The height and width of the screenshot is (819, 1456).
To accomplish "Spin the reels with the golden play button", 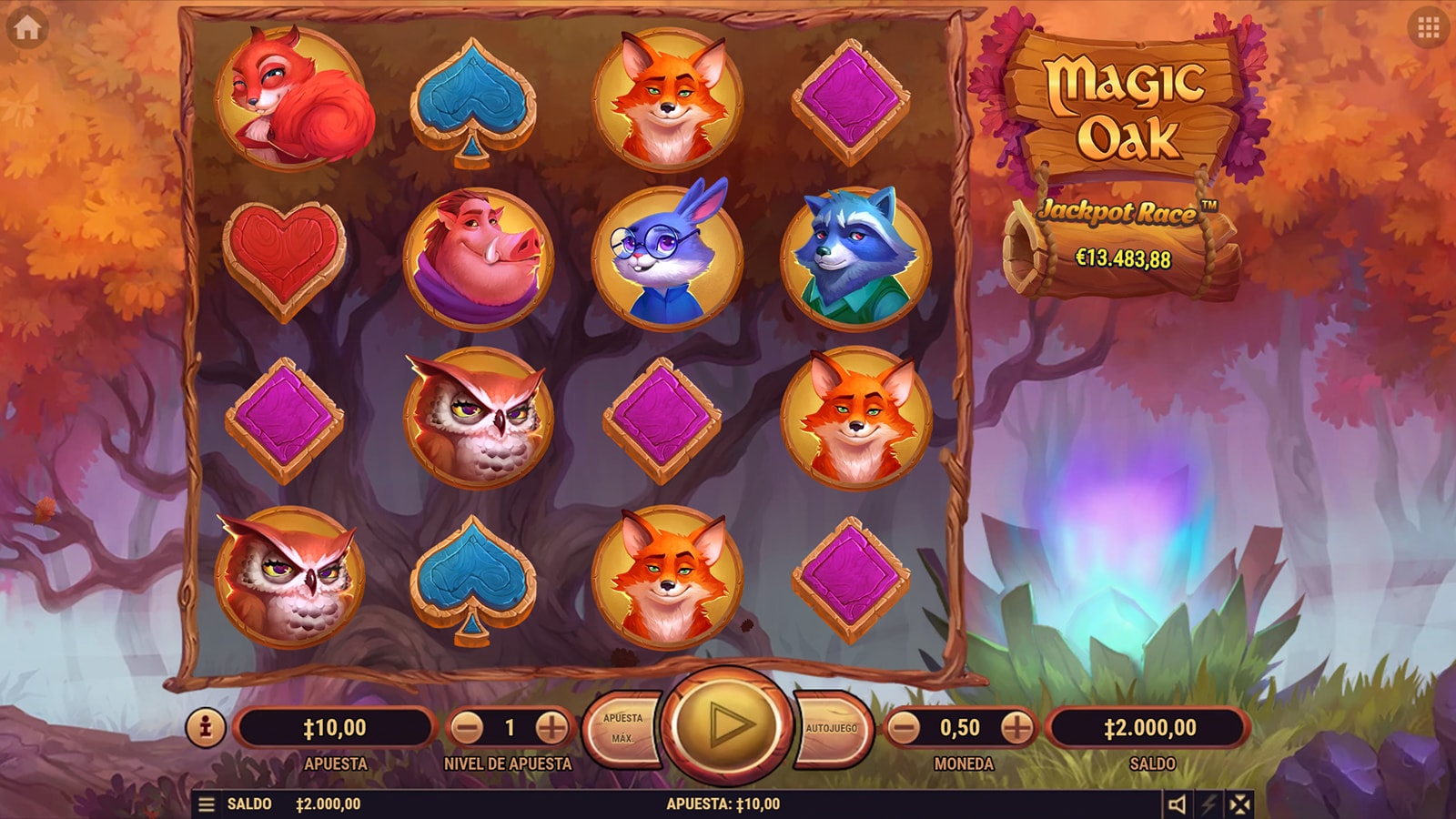I will coord(727,725).
